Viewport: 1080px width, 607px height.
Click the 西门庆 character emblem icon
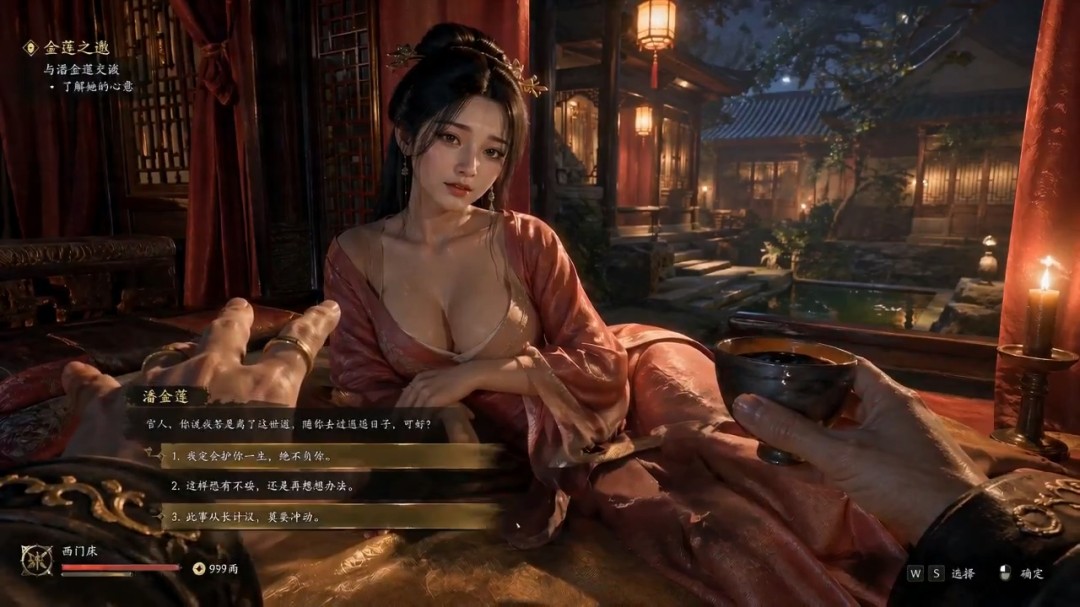[37, 559]
